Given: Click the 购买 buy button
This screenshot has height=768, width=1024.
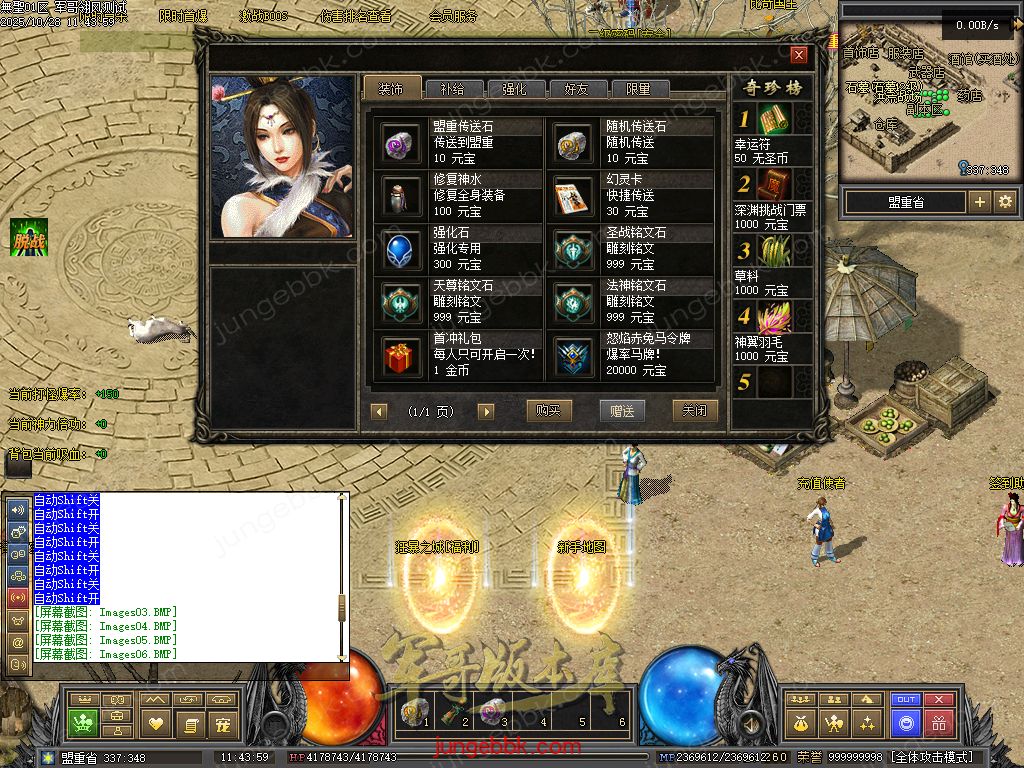Looking at the screenshot, I should pyautogui.click(x=548, y=411).
